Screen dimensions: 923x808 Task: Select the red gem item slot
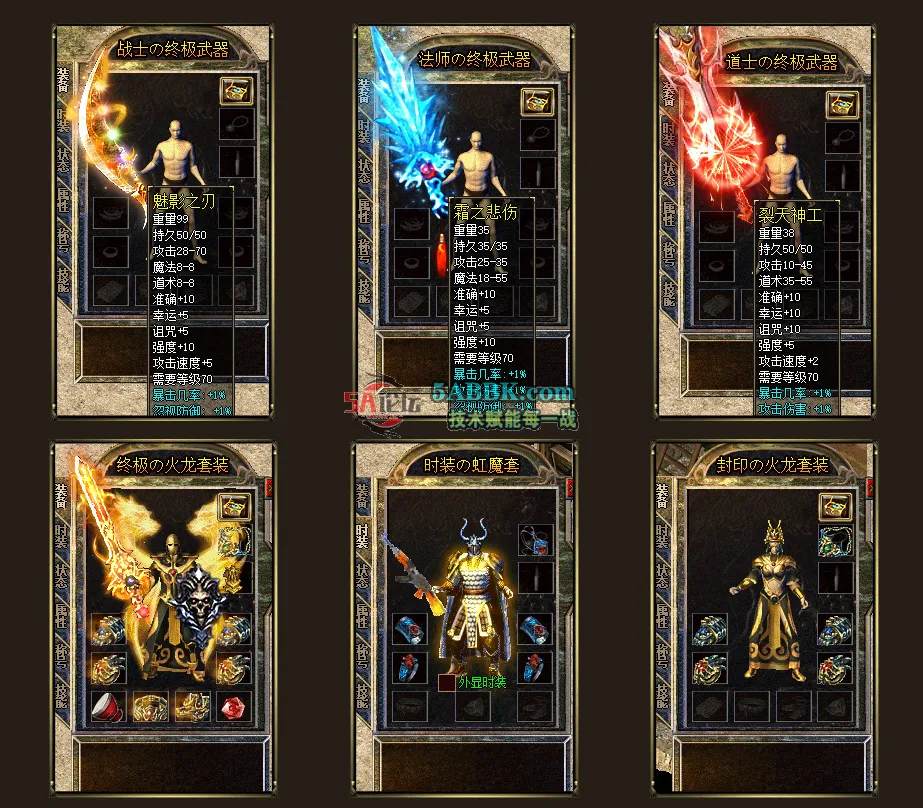click(234, 706)
